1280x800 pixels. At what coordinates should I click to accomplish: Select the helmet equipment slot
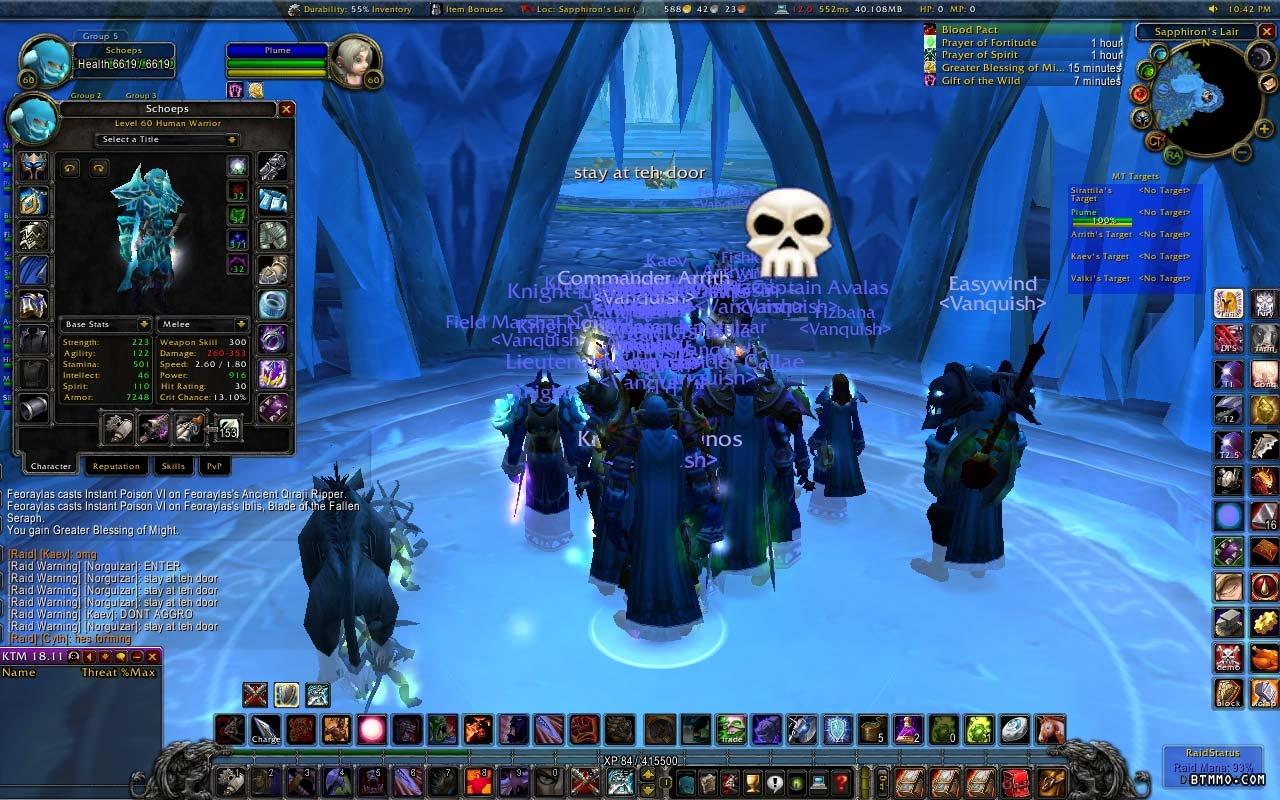pos(34,166)
